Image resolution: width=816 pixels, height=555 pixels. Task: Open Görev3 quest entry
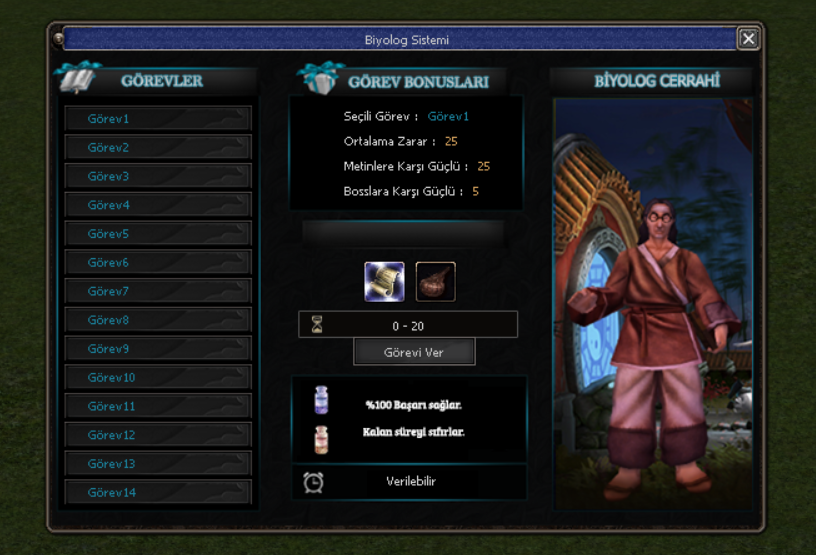(x=157, y=177)
